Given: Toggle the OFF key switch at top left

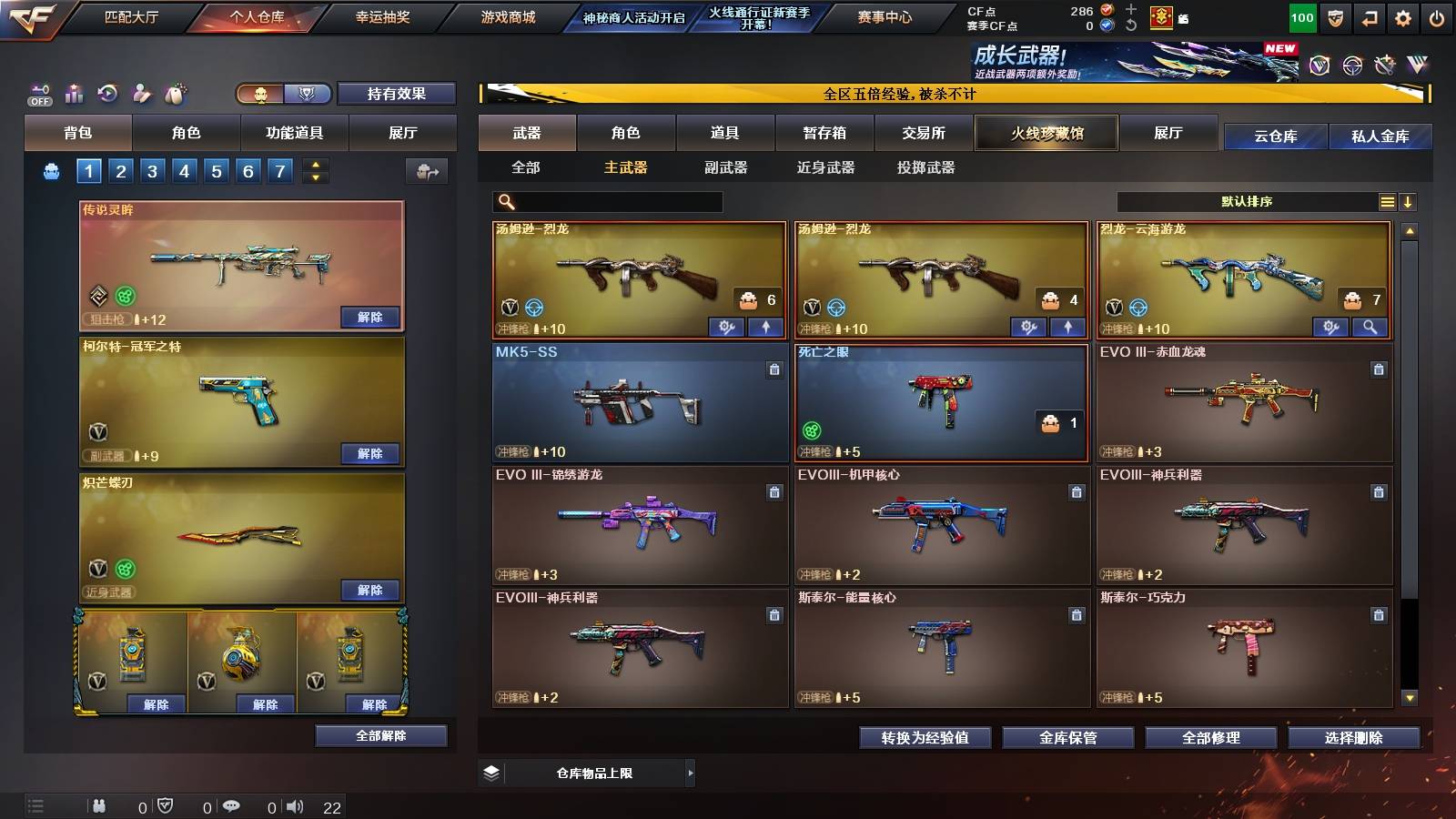Looking at the screenshot, I should pyautogui.click(x=37, y=94).
